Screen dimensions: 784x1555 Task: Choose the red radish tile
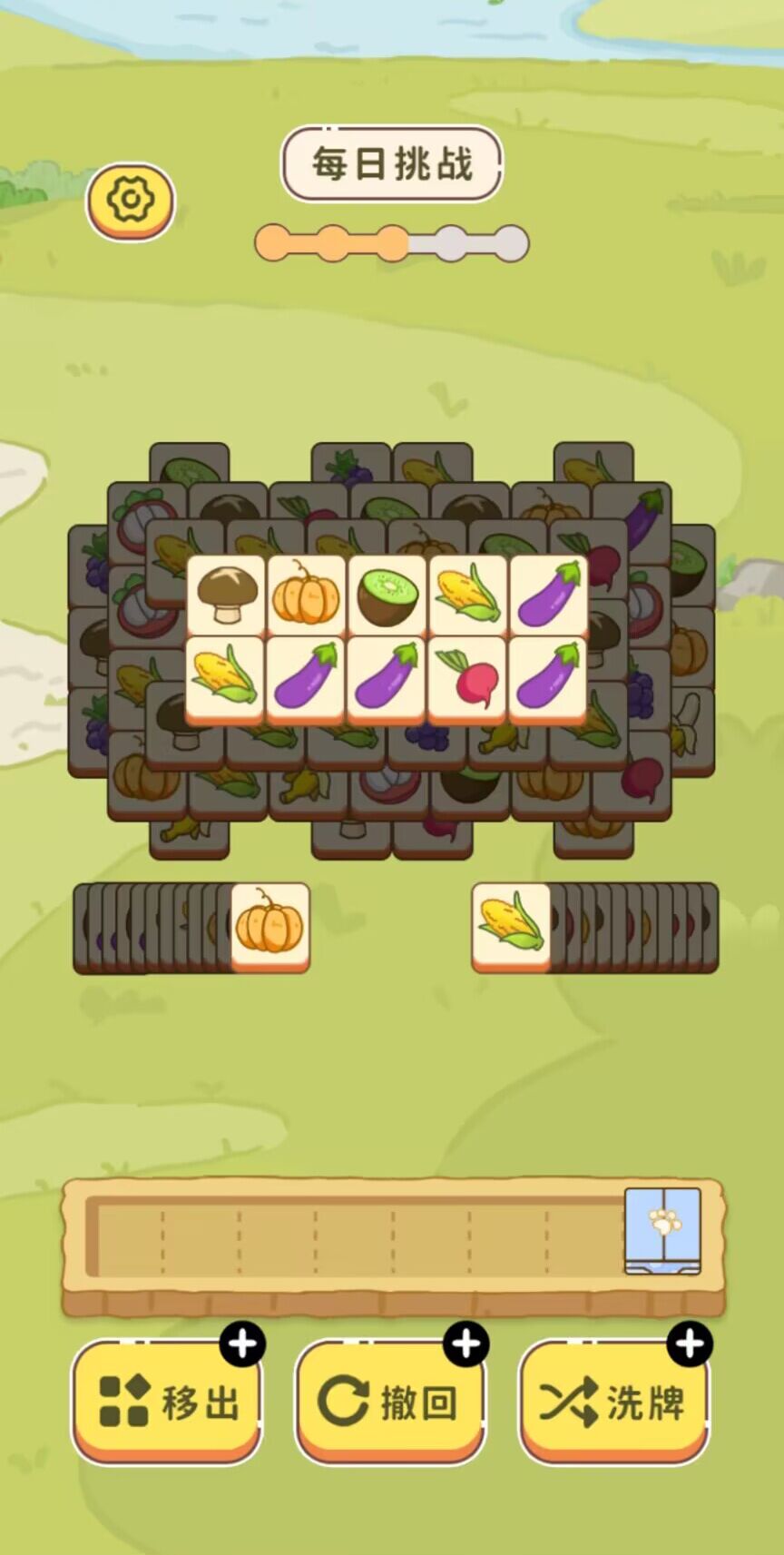coord(467,678)
